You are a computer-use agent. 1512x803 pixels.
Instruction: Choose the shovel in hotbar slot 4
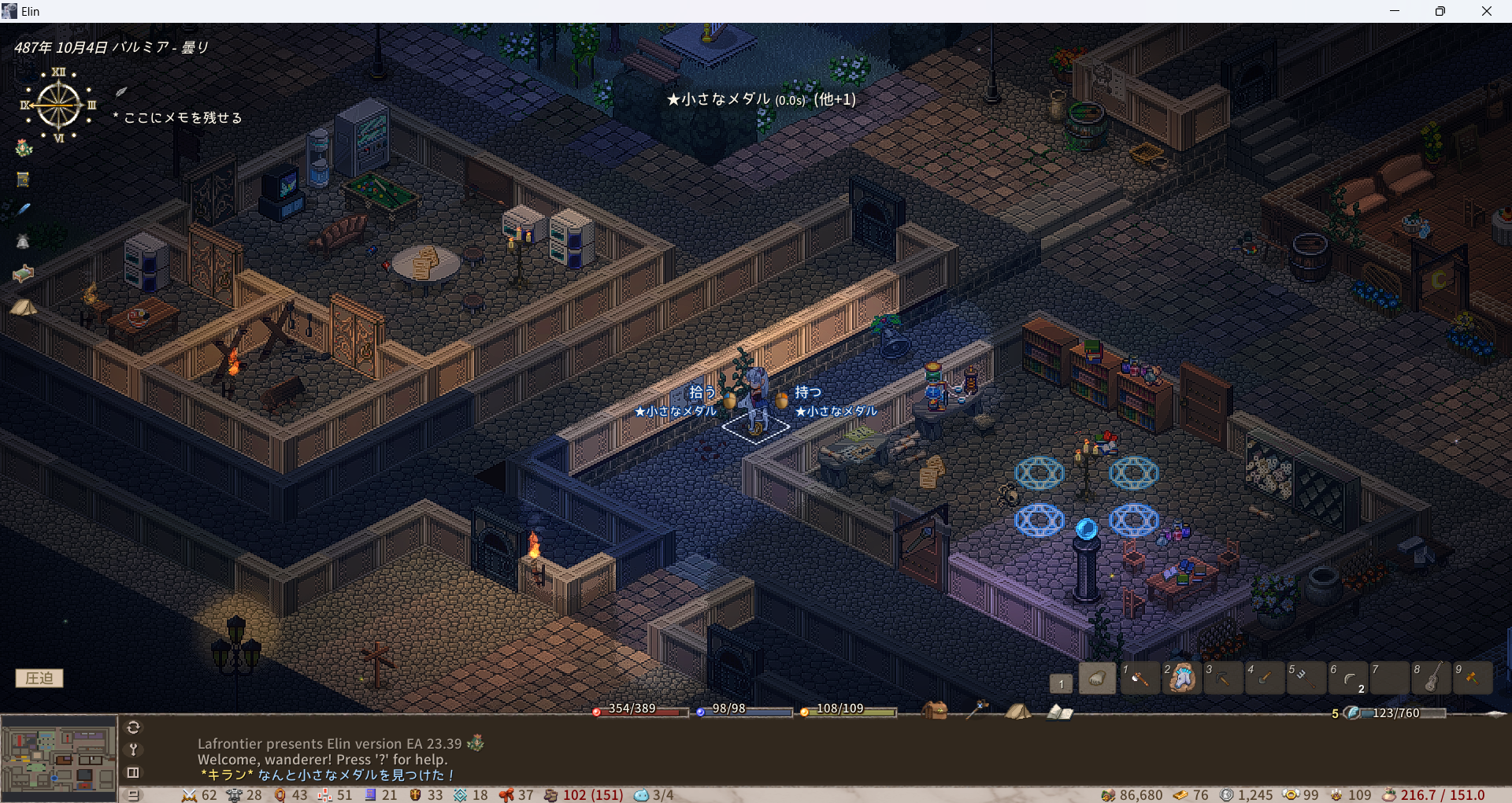point(1265,678)
